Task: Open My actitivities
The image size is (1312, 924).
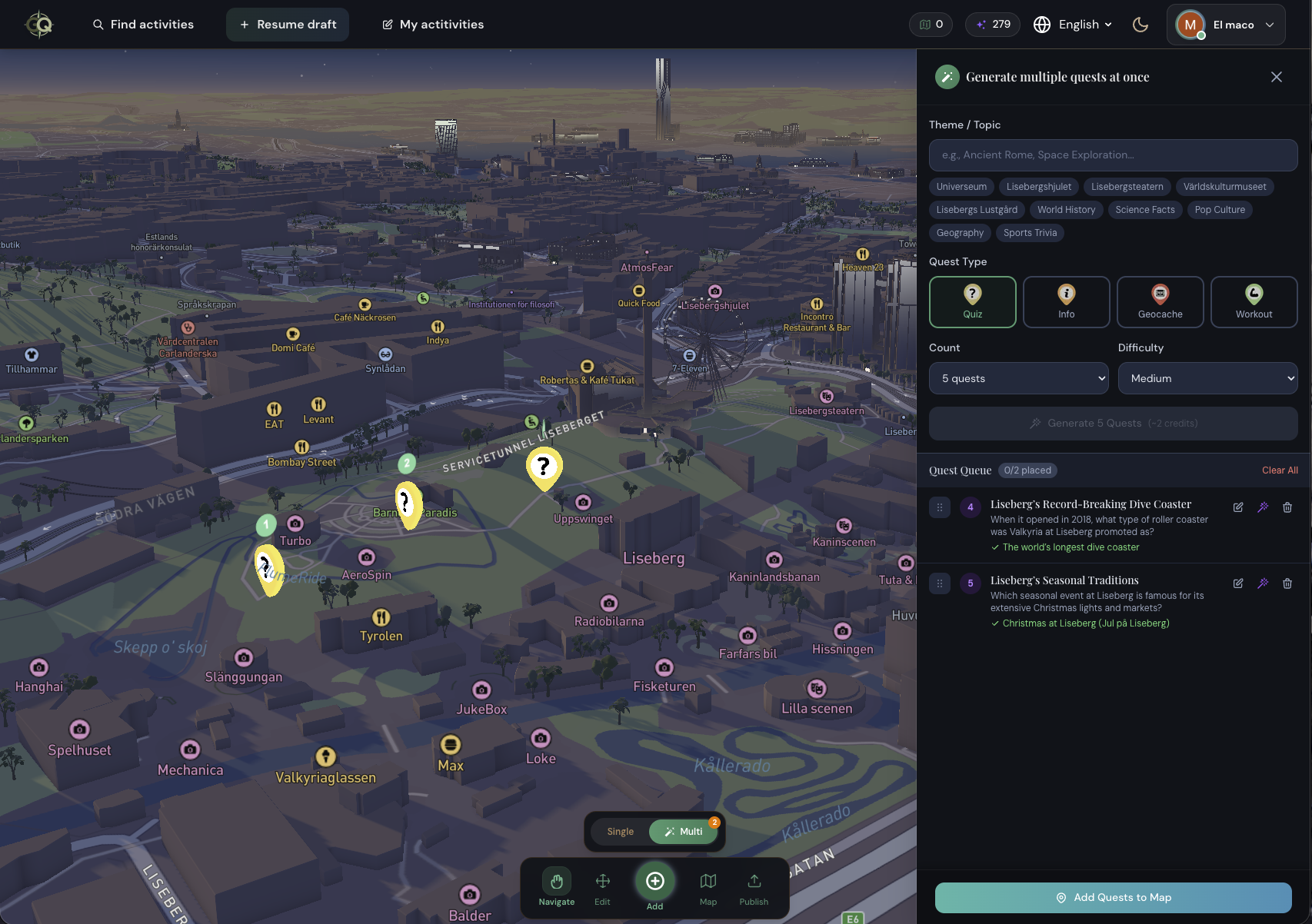Action: pos(433,24)
